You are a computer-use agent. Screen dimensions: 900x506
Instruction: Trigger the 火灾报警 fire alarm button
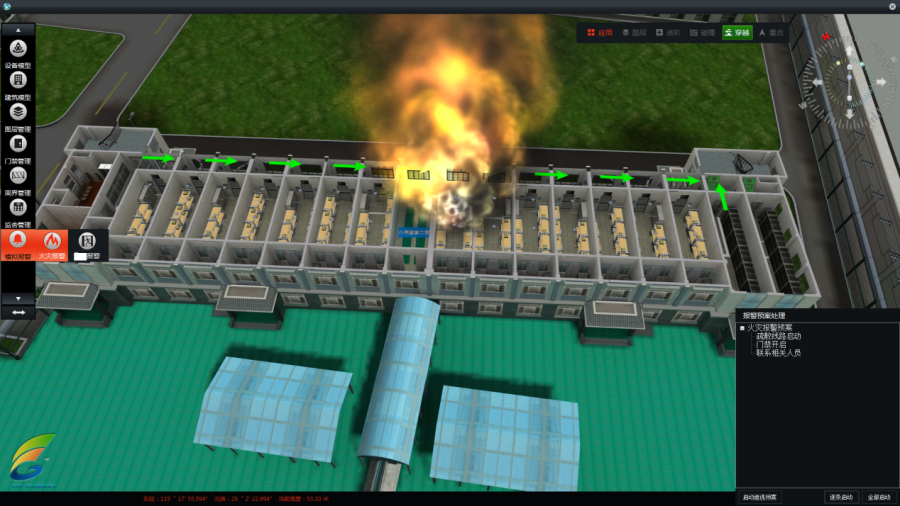(52, 242)
